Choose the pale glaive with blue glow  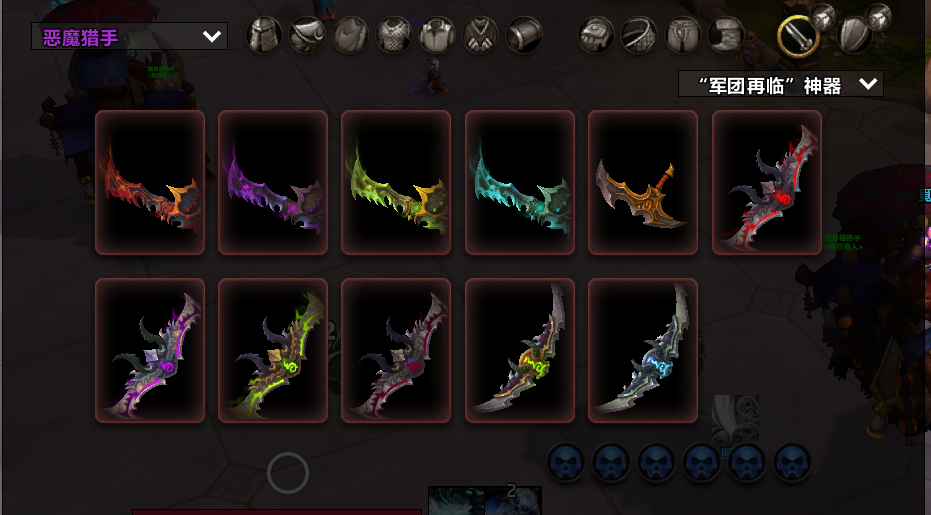point(643,351)
